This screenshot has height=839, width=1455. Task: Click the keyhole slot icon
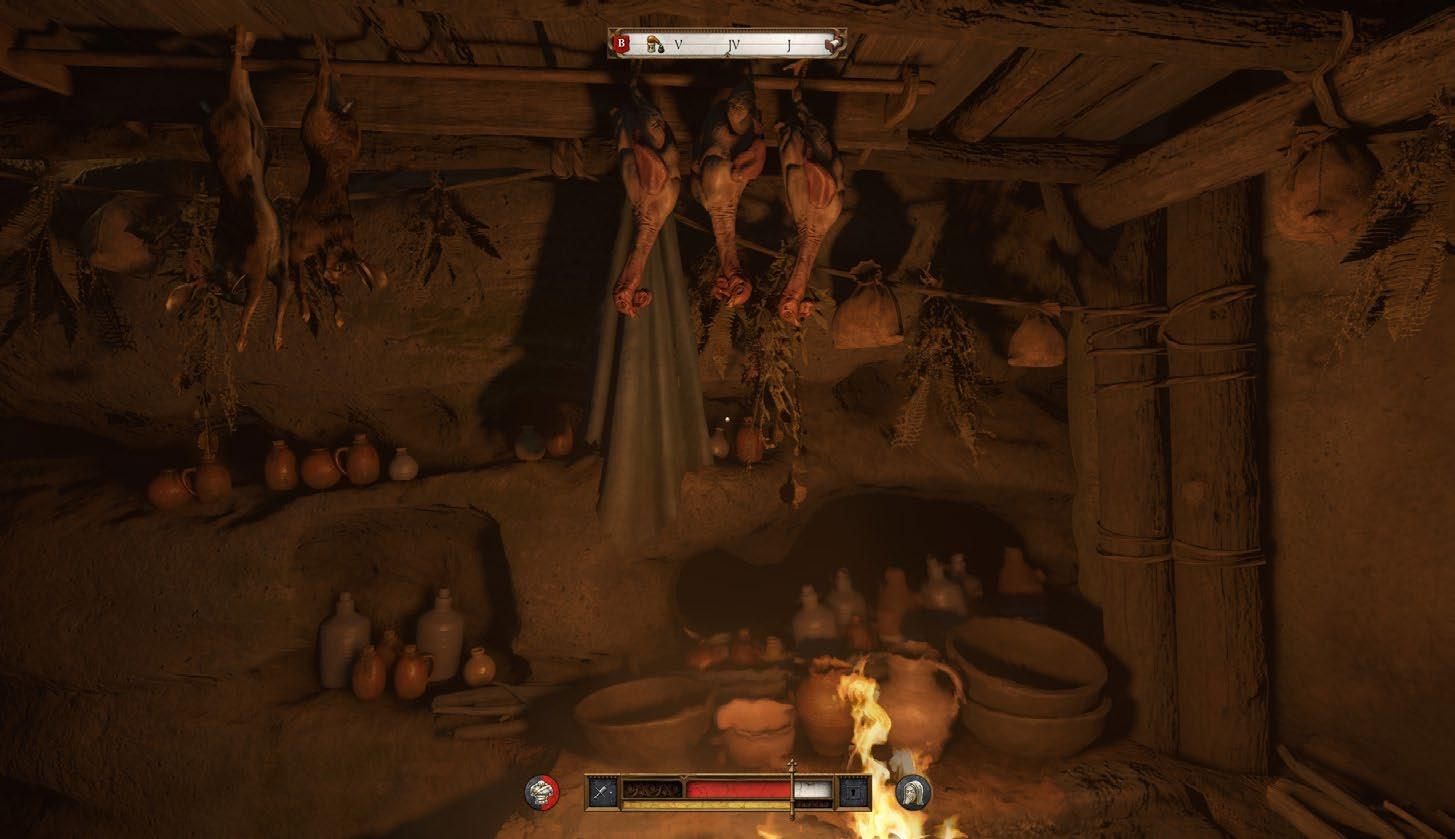pos(853,792)
